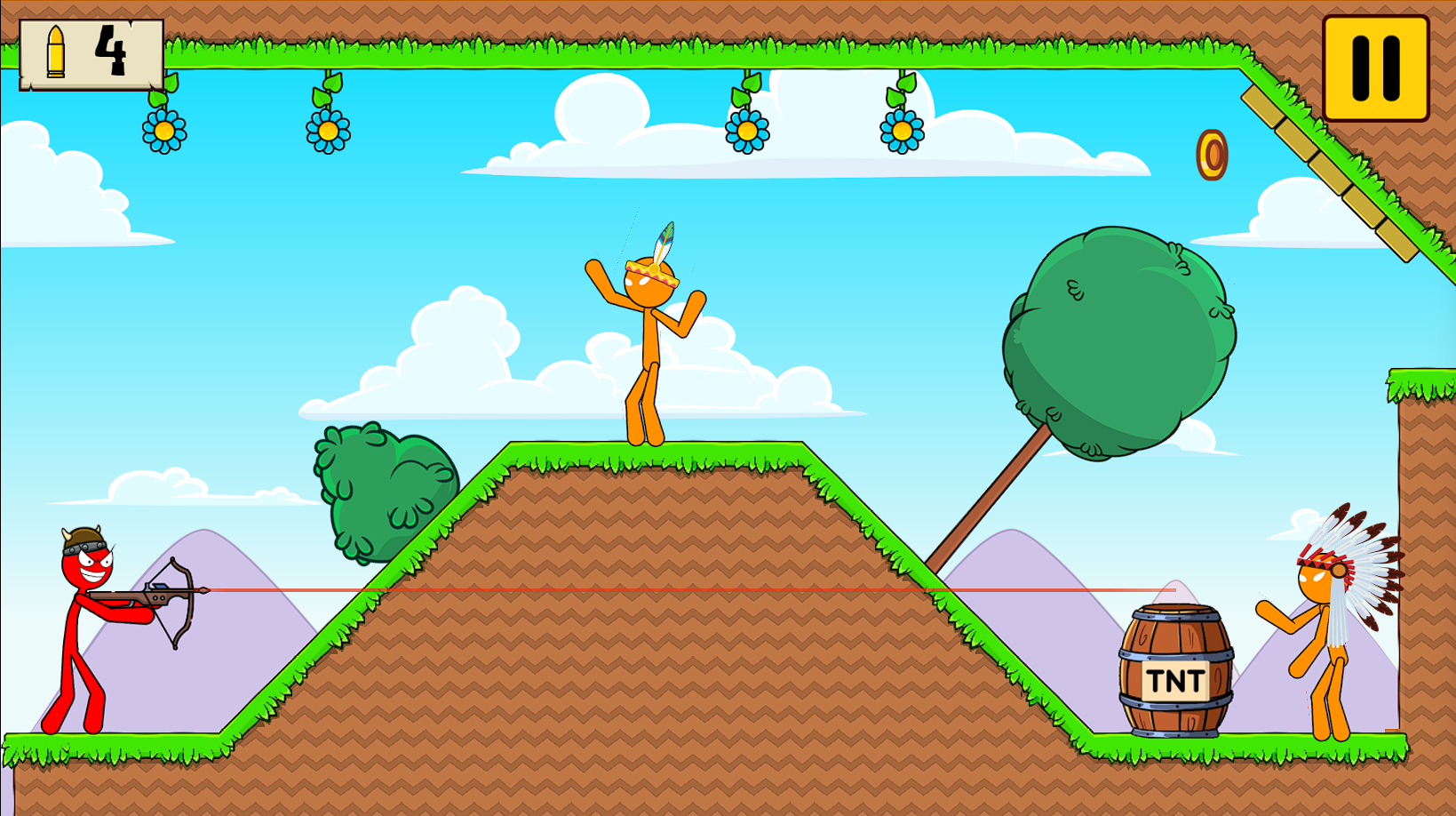Click the bullet ammo counter icon
The height and width of the screenshot is (816, 1456).
[55, 50]
